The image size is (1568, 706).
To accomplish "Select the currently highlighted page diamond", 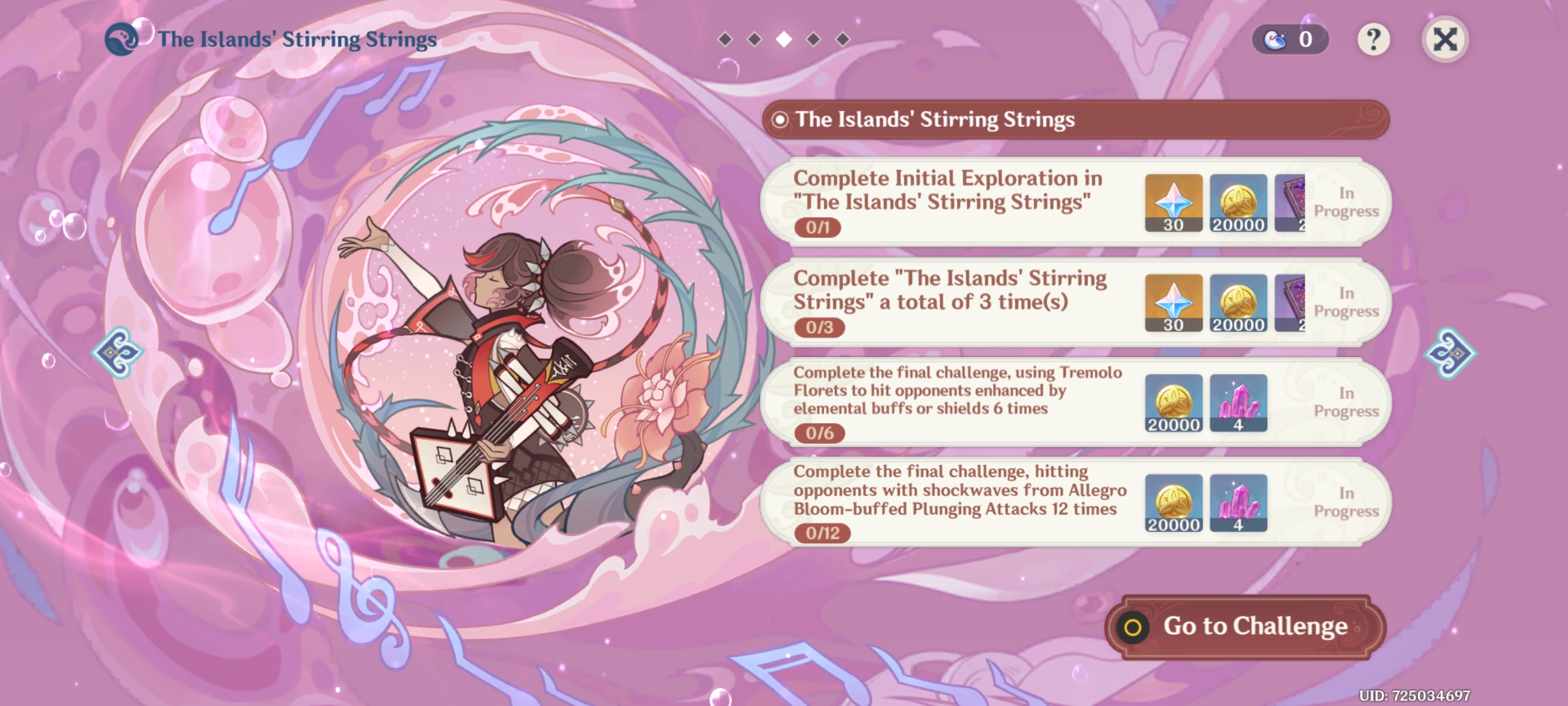I will pyautogui.click(x=785, y=39).
